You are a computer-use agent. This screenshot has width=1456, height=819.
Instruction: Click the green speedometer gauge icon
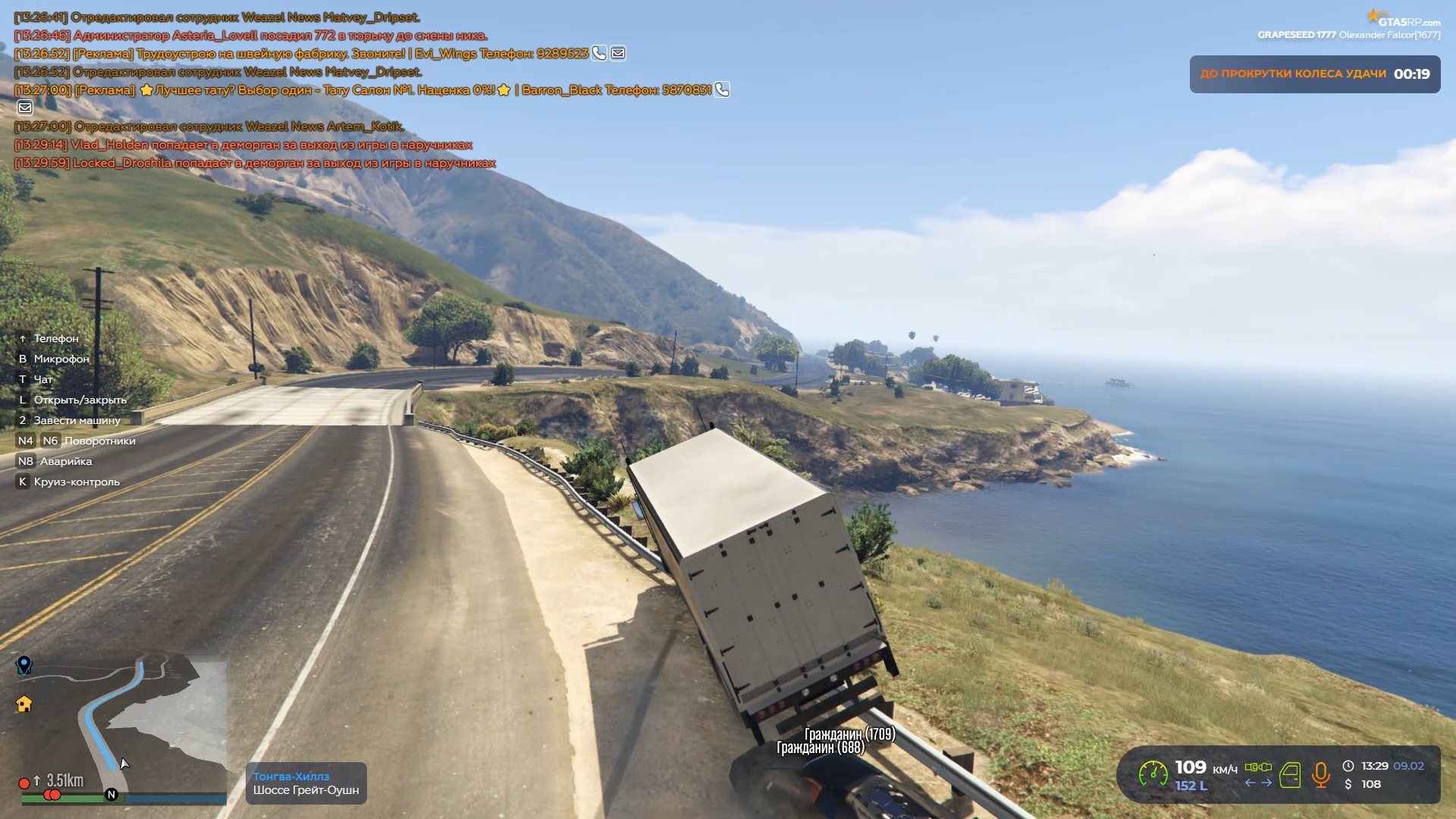(x=1153, y=774)
